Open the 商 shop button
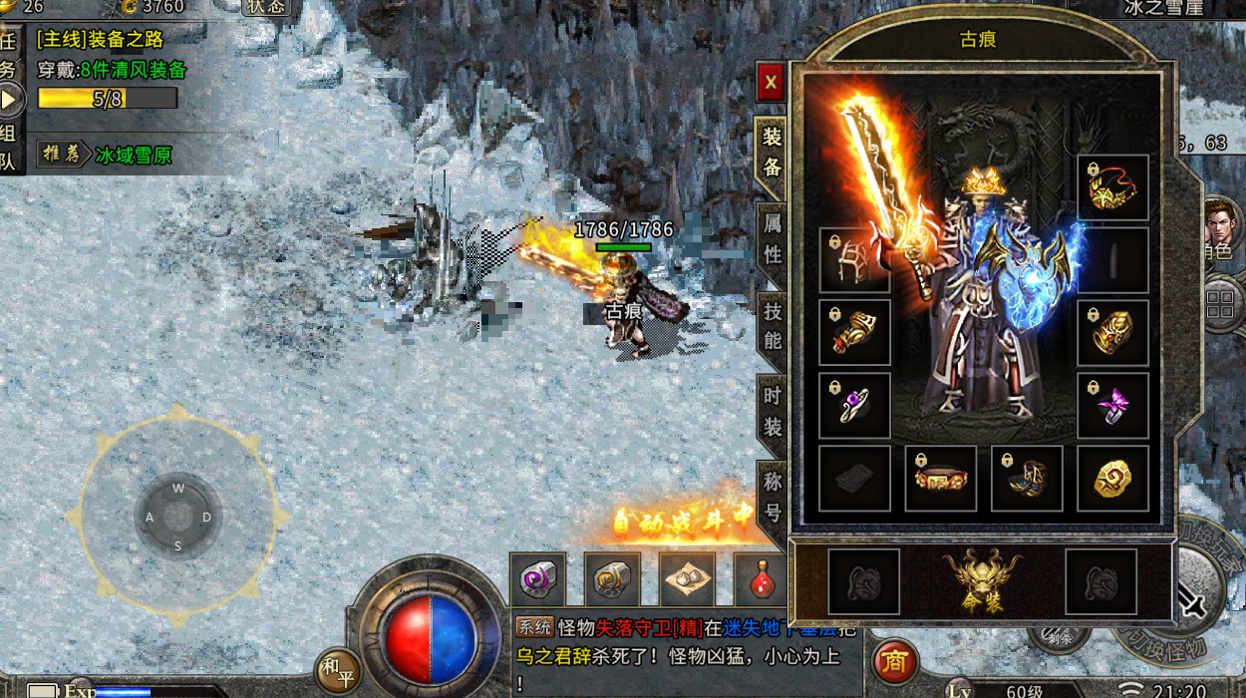This screenshot has width=1246, height=698. coord(895,662)
